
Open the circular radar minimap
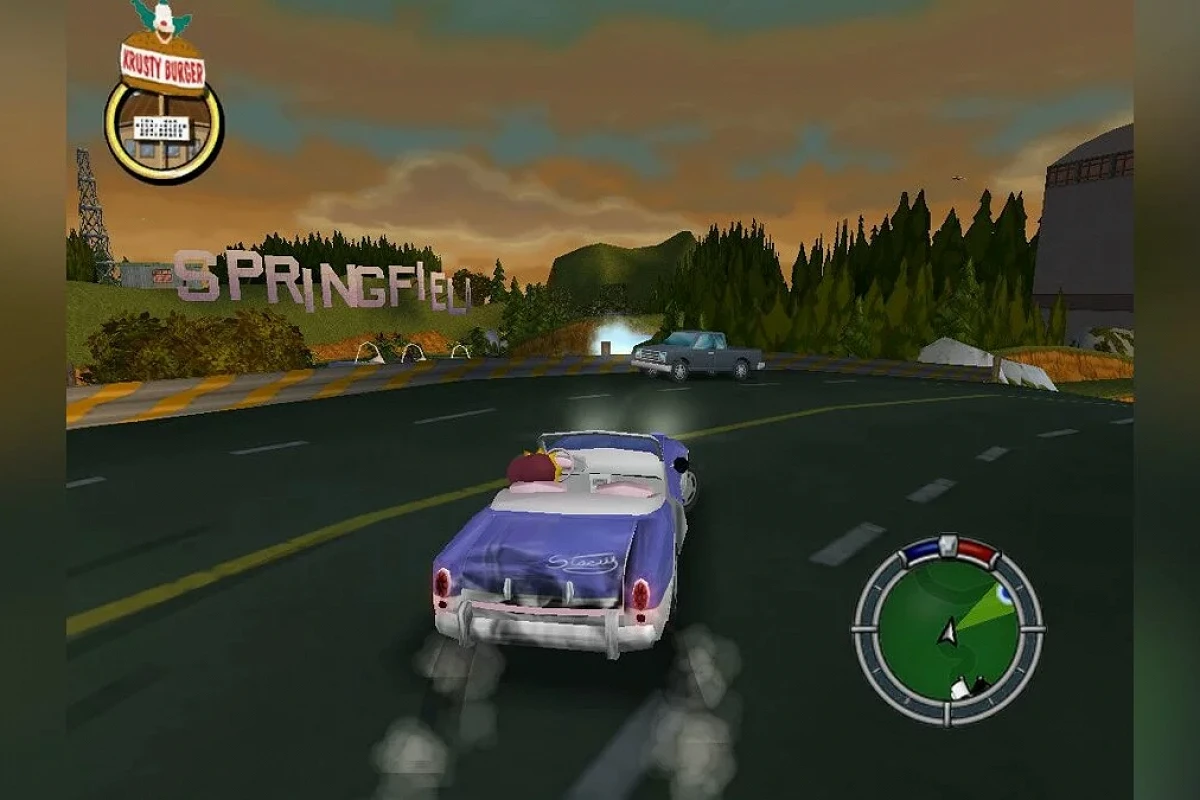click(947, 631)
